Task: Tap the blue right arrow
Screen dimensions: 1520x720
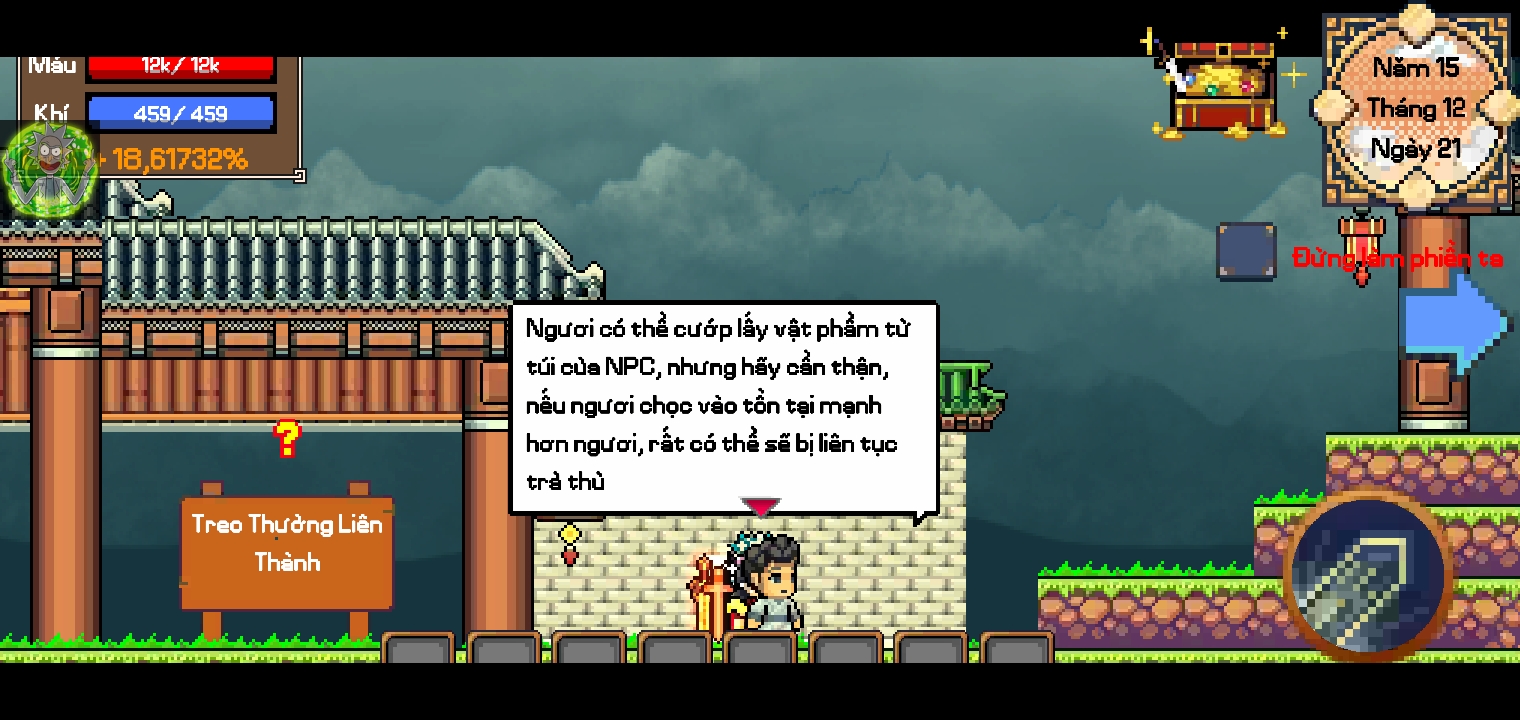Action: 1455,322
